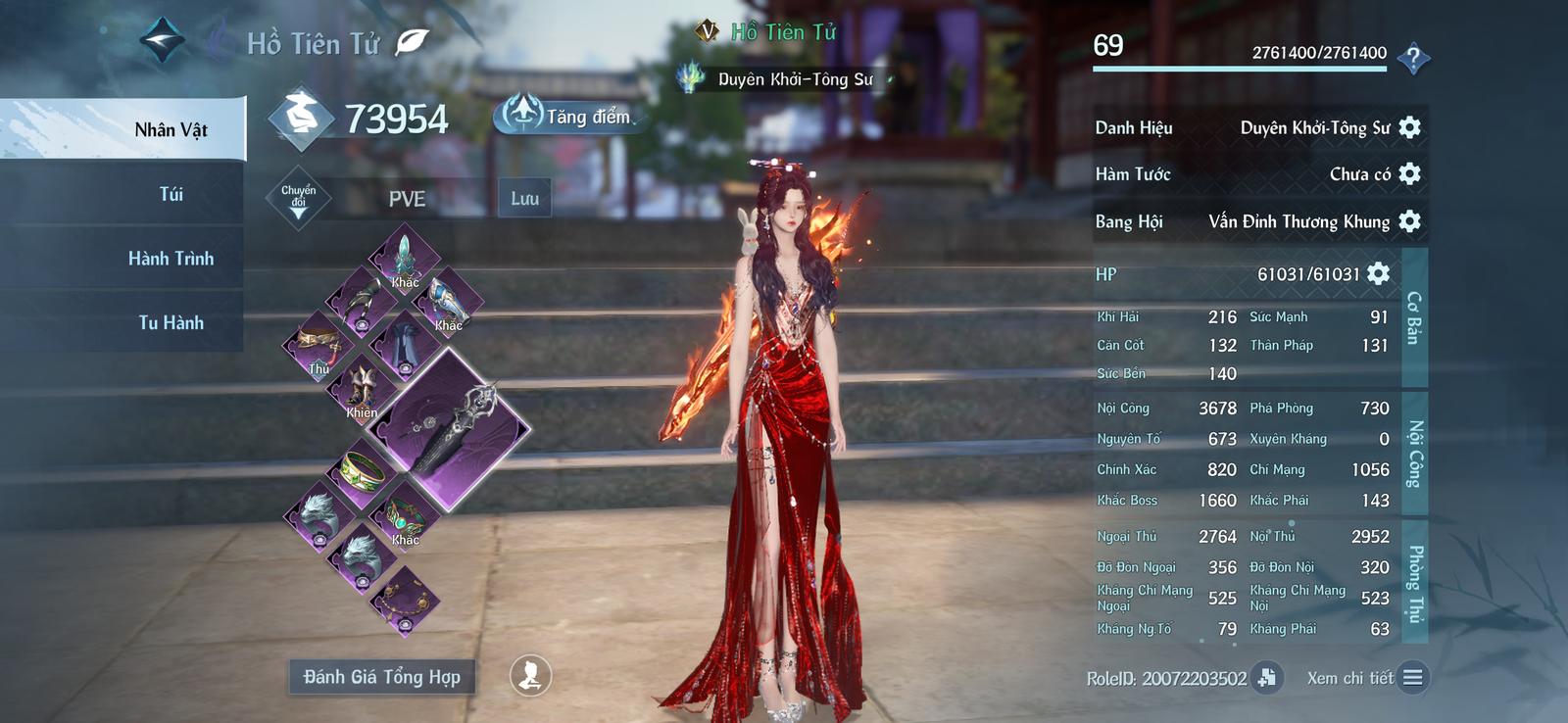Viewport: 1568px width, 723px height.
Task: Open the Túi tab
Action: [x=171, y=194]
